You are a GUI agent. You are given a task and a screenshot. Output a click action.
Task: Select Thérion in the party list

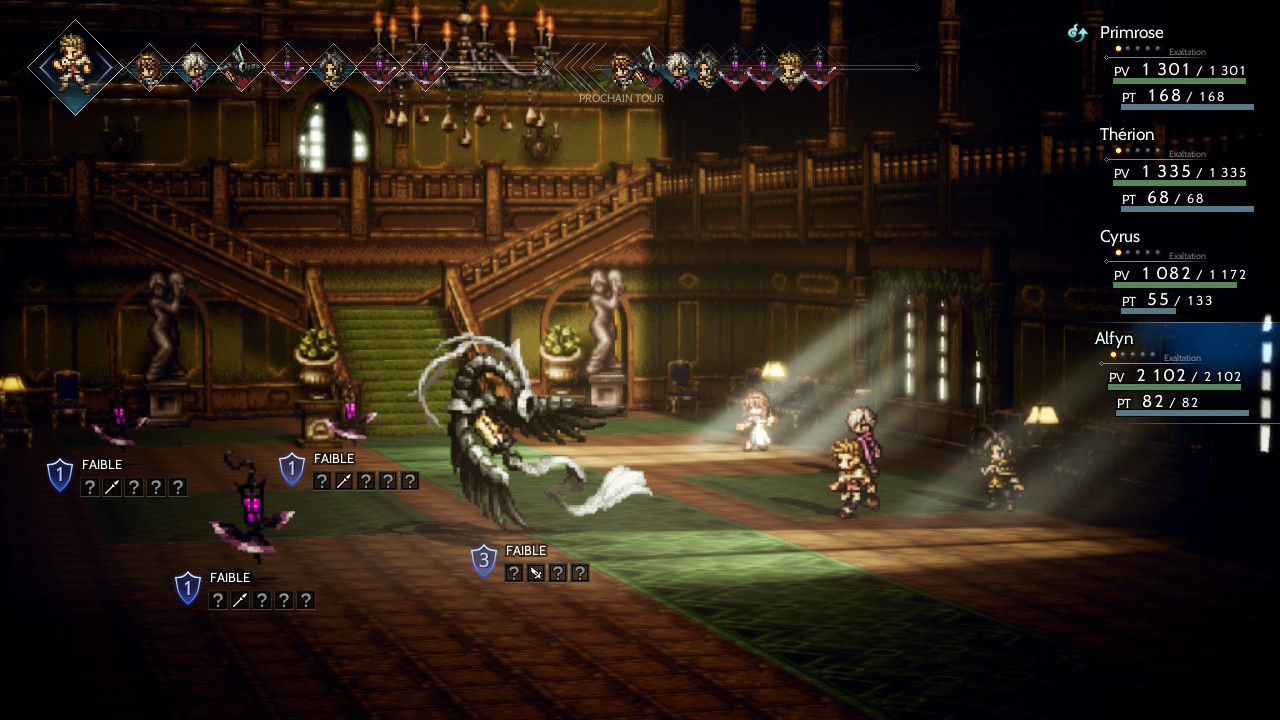(x=1126, y=135)
